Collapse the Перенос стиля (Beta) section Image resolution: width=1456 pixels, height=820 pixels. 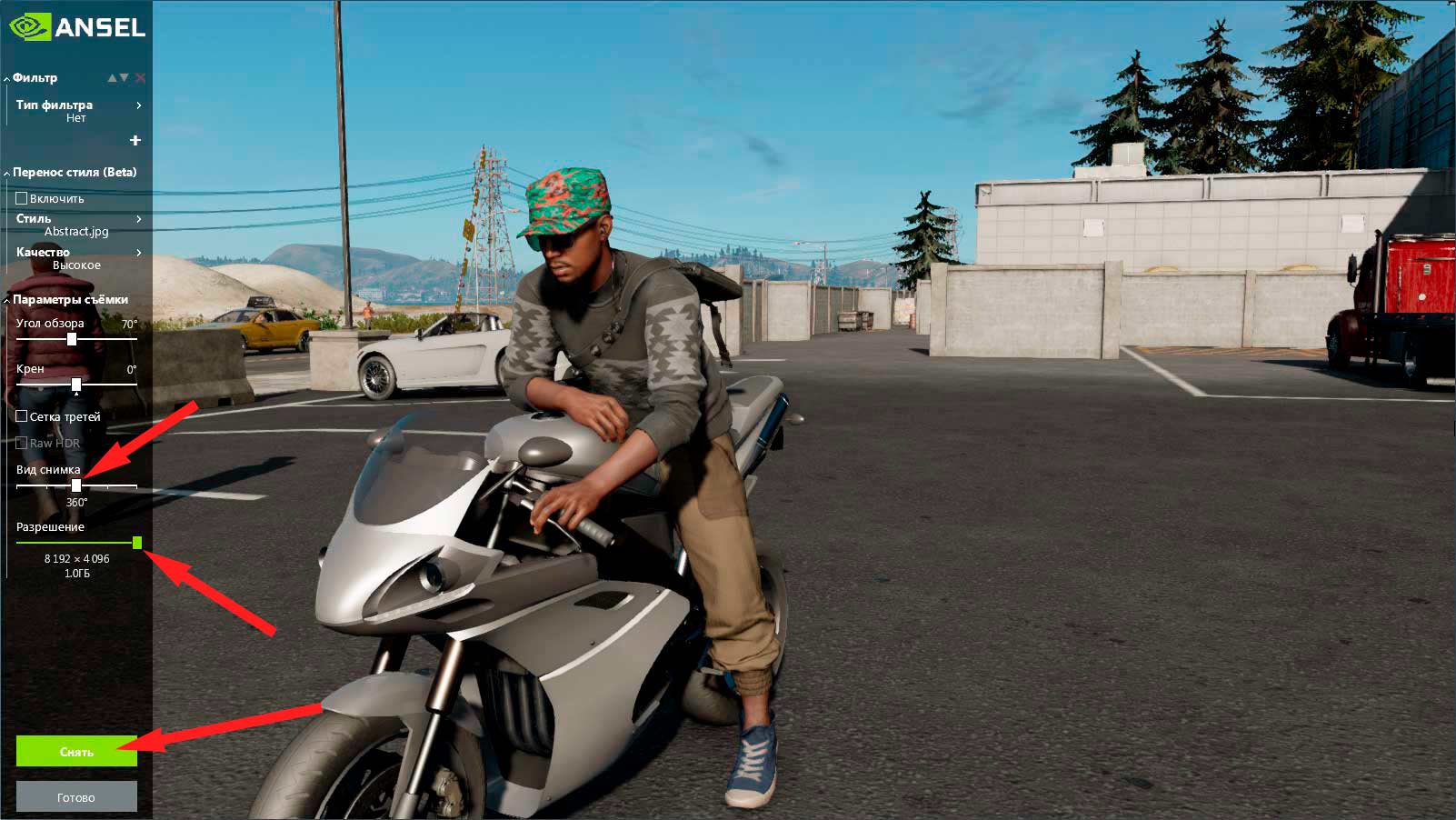7,171
